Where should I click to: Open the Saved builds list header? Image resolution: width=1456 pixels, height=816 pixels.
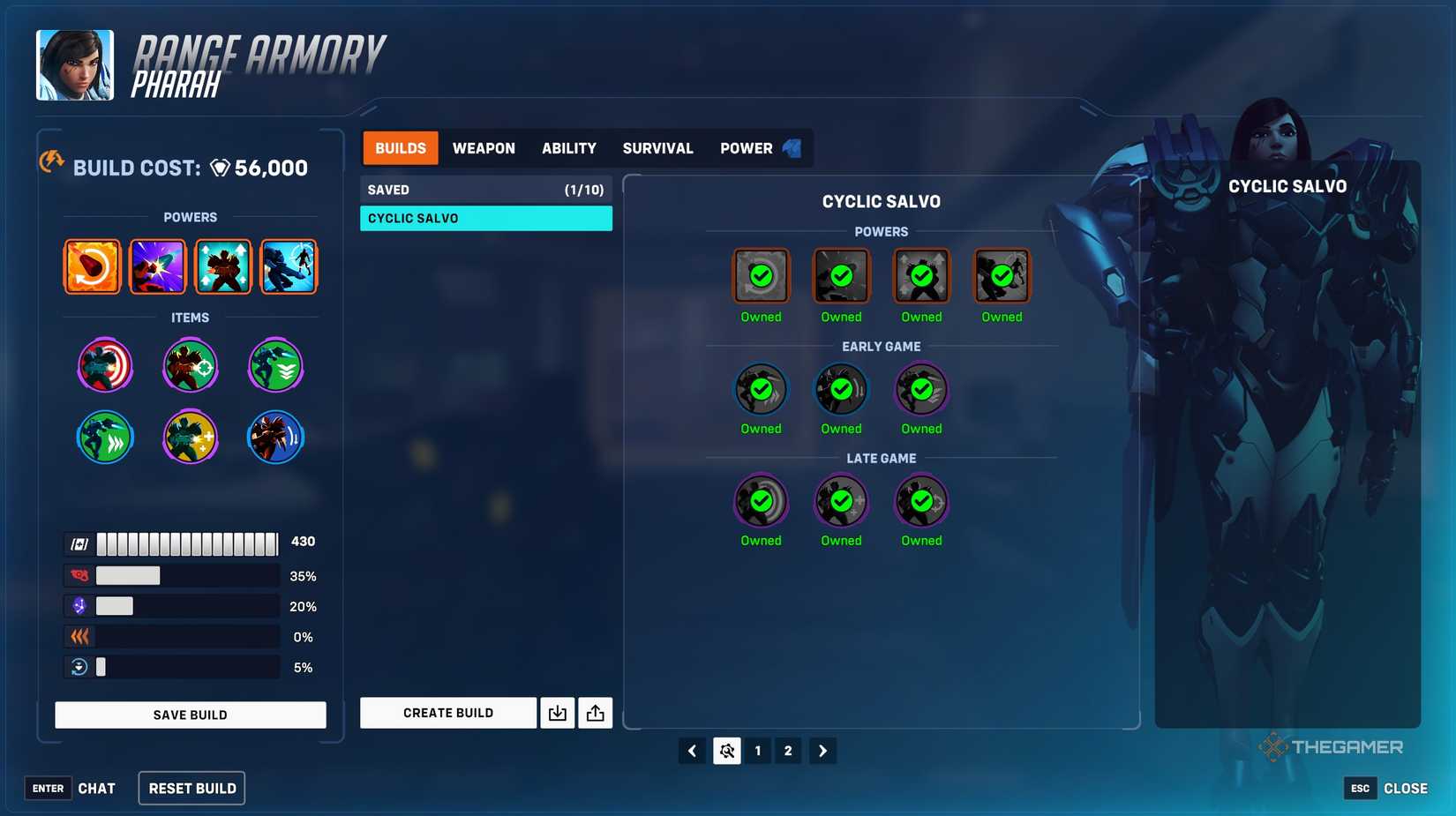pos(485,189)
